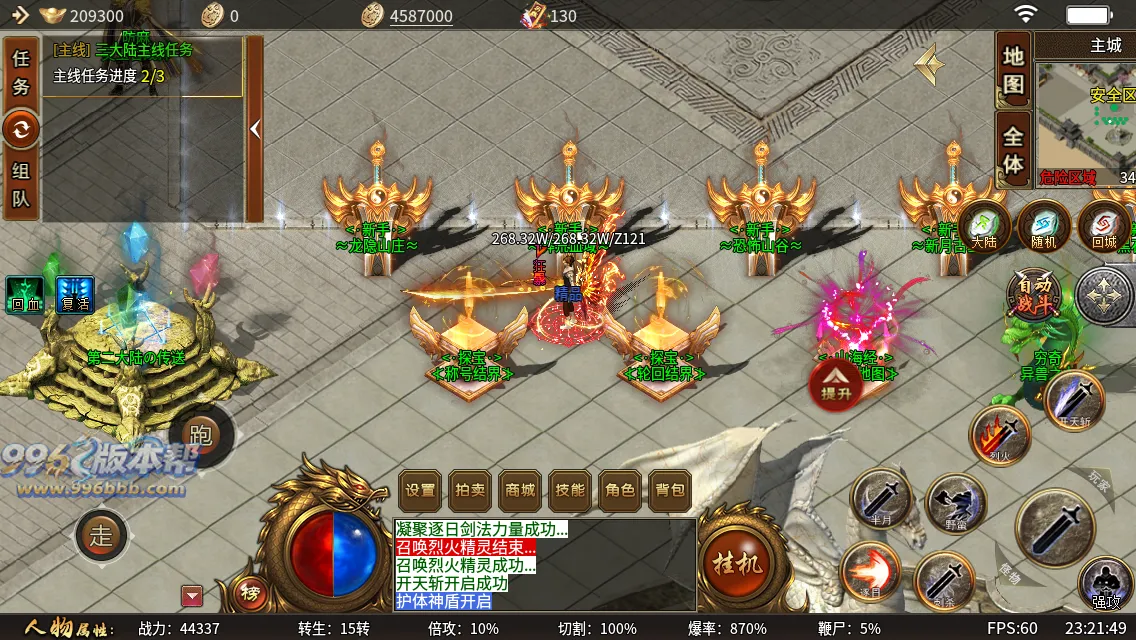The width and height of the screenshot is (1136, 640).
Task: Open the 角色 character panel
Action: pyautogui.click(x=620, y=490)
